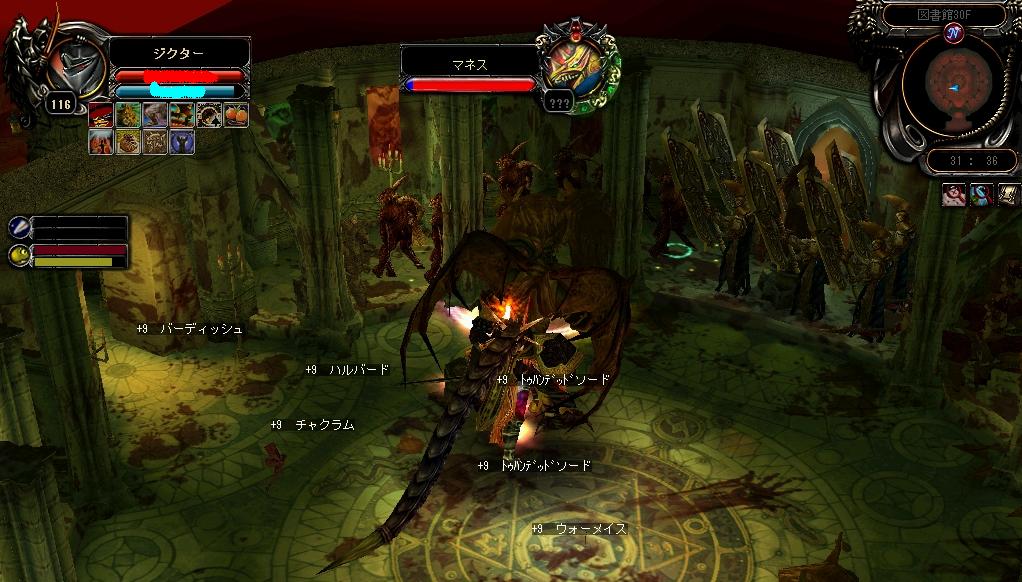This screenshot has width=1022, height=582.
Task: Choose the gray winged figure buff icon
Action: point(155,115)
